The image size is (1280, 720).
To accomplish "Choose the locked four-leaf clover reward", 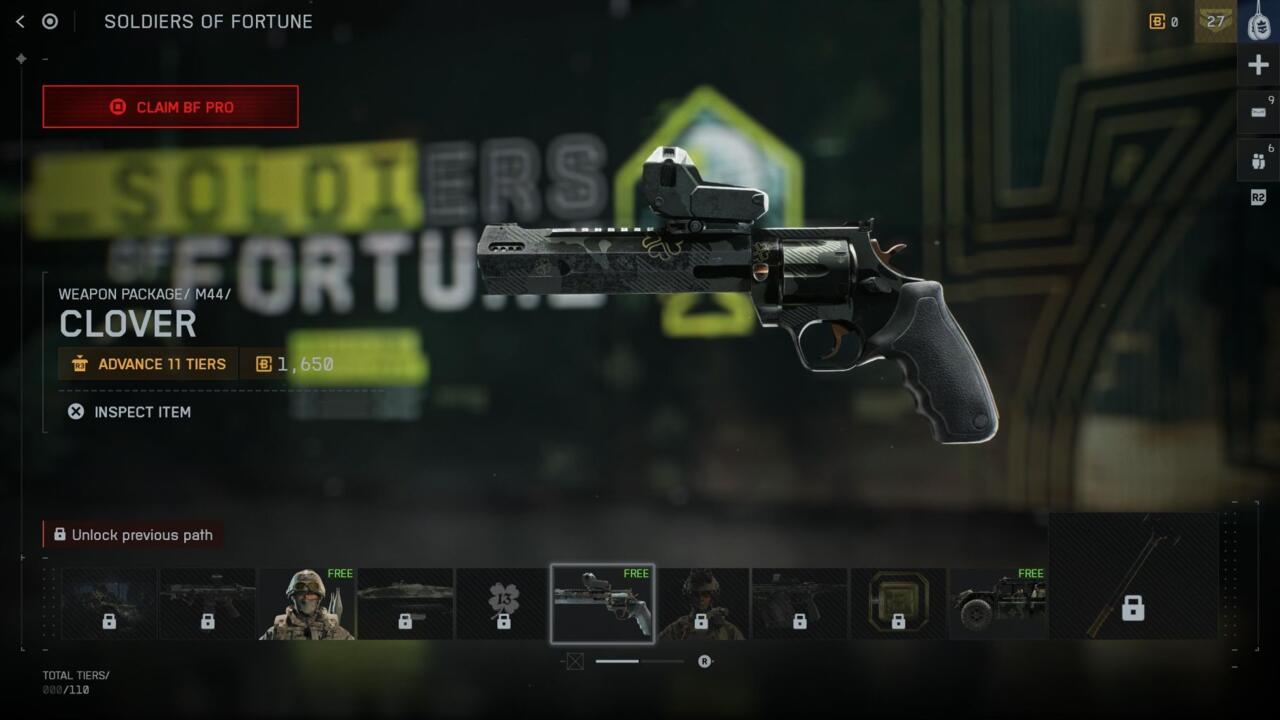I will pos(504,604).
